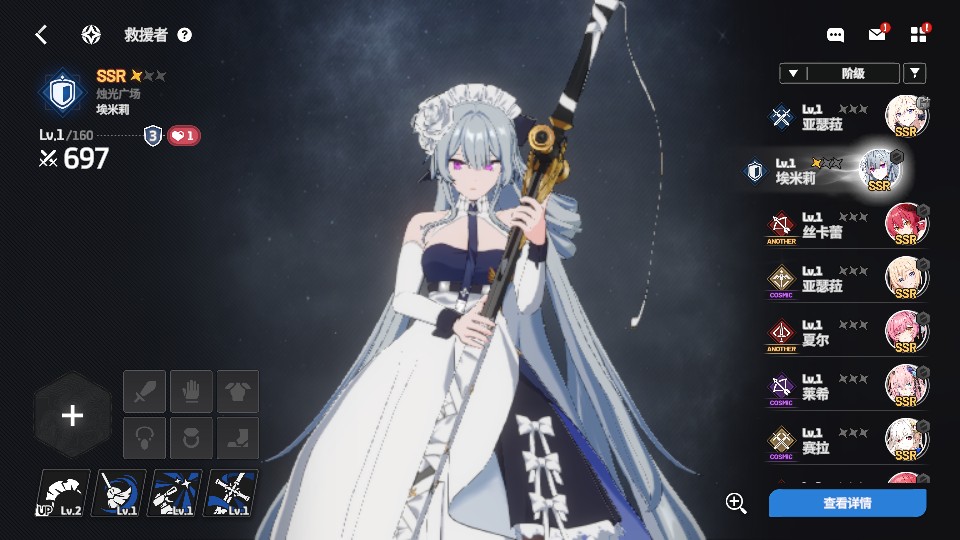Click the hexagonal plus slot
Screen dimensions: 960x540
pyautogui.click(x=72, y=416)
